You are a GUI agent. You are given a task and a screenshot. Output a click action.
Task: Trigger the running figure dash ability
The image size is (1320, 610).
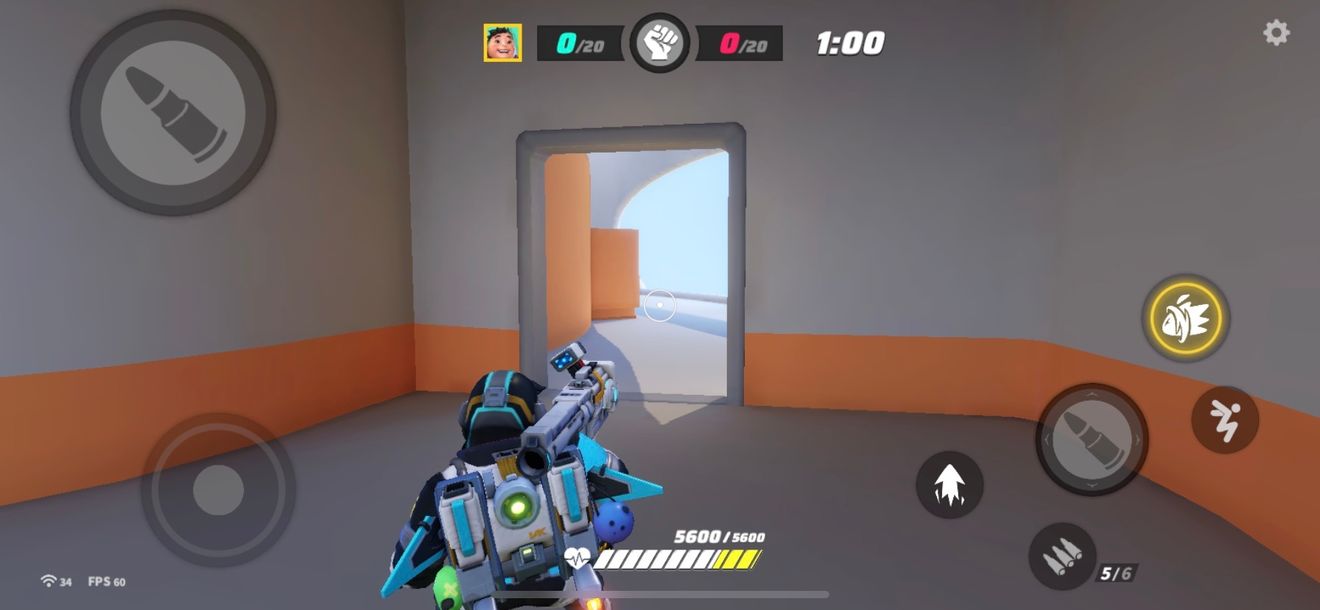pyautogui.click(x=1225, y=420)
